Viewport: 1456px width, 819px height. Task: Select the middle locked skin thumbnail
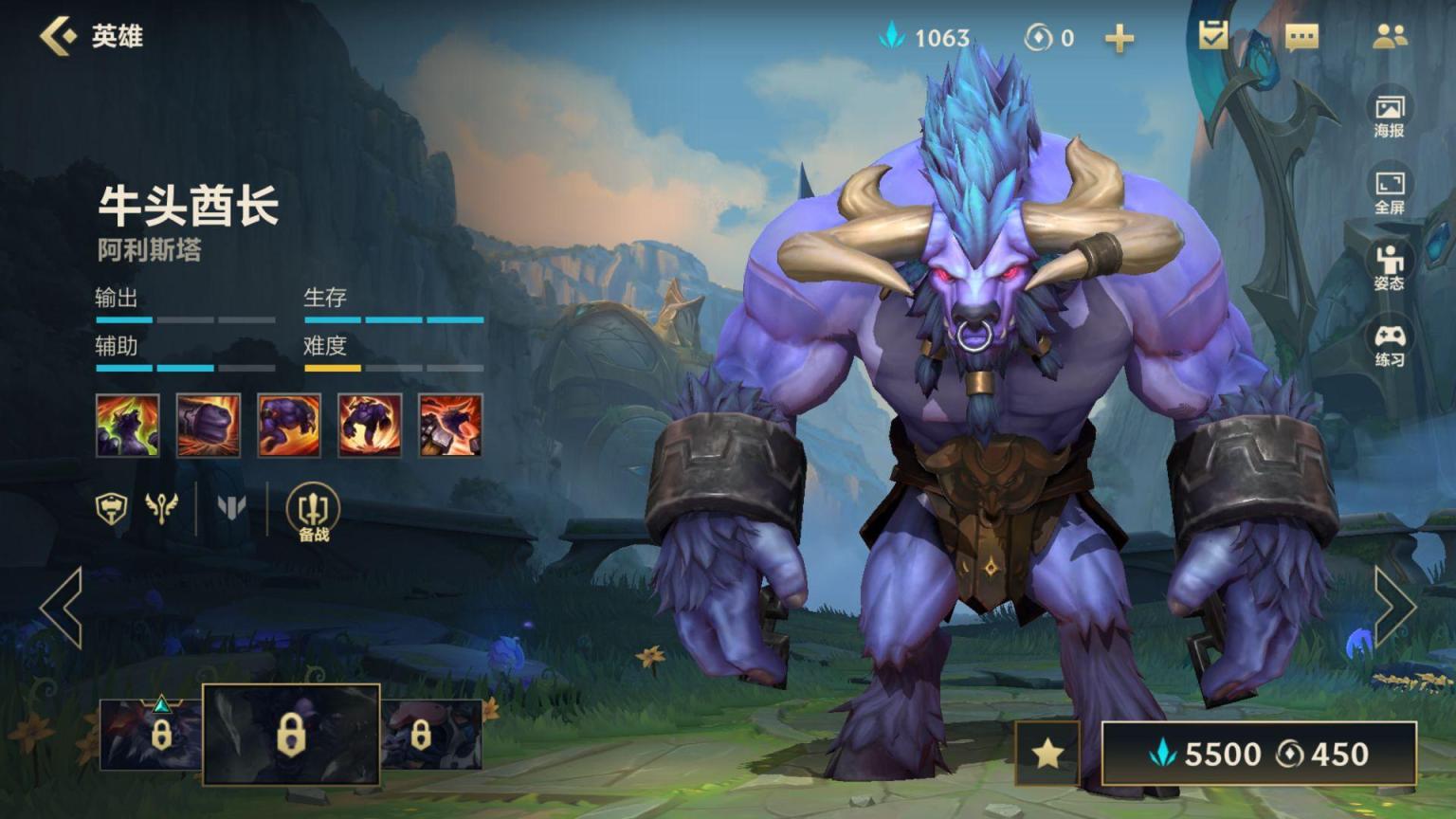291,735
